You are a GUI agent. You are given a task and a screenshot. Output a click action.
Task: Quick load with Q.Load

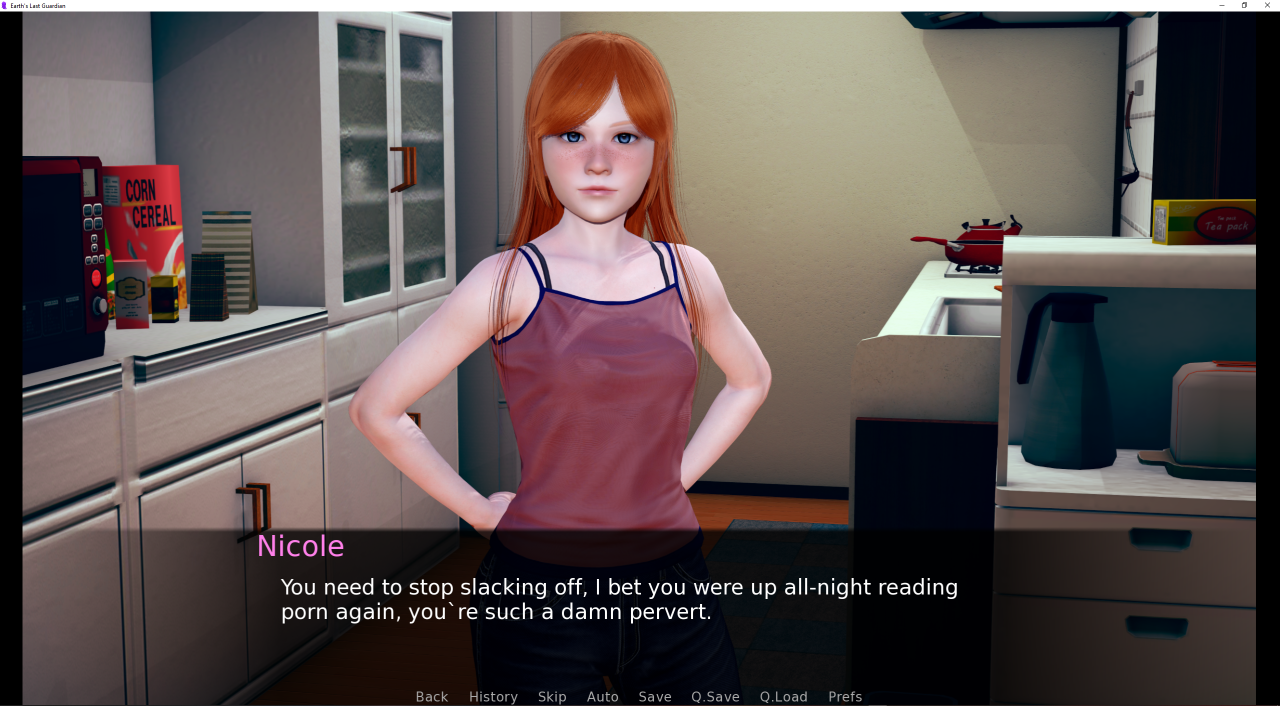(783, 697)
